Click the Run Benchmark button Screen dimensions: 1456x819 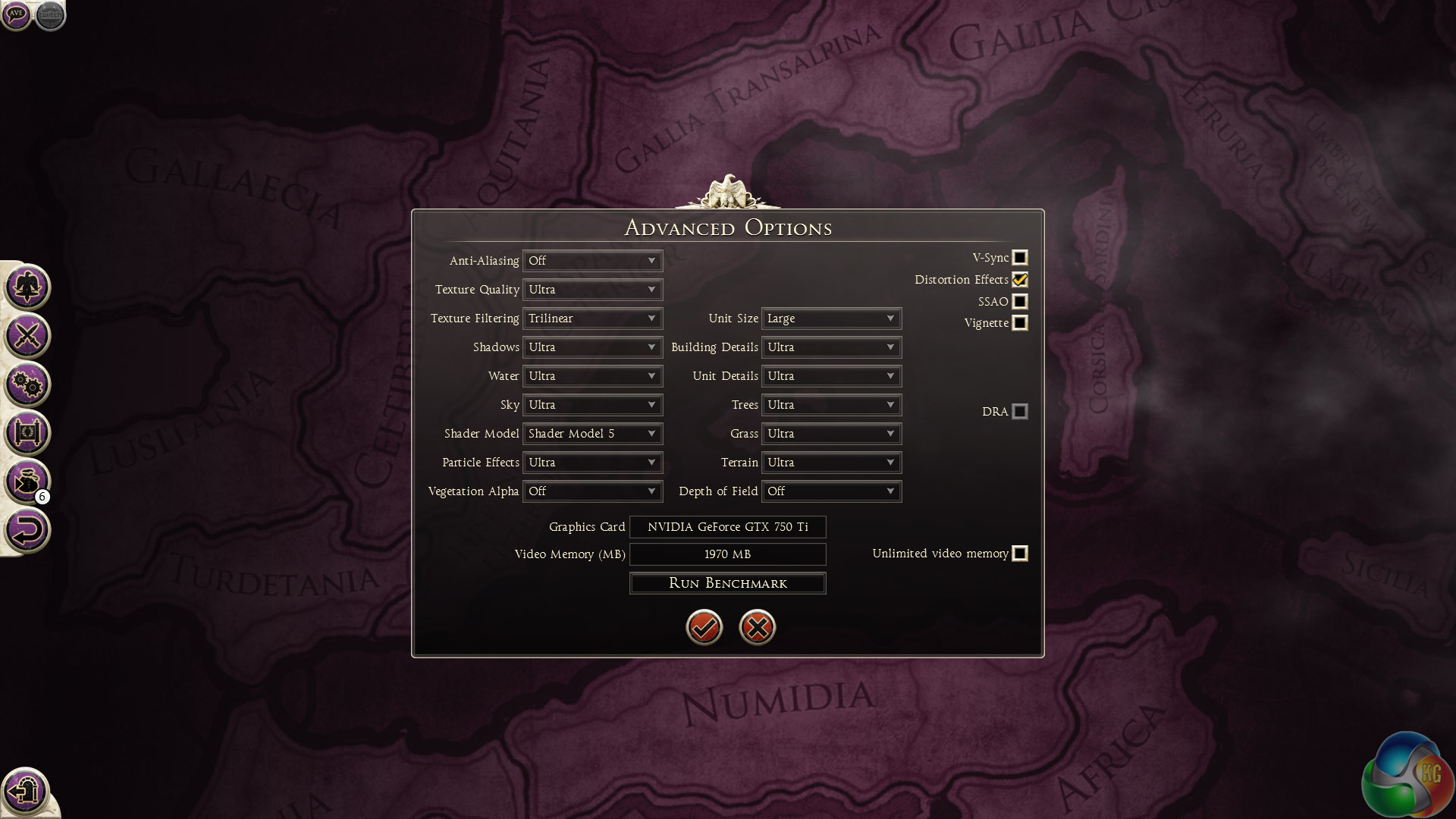click(x=727, y=583)
